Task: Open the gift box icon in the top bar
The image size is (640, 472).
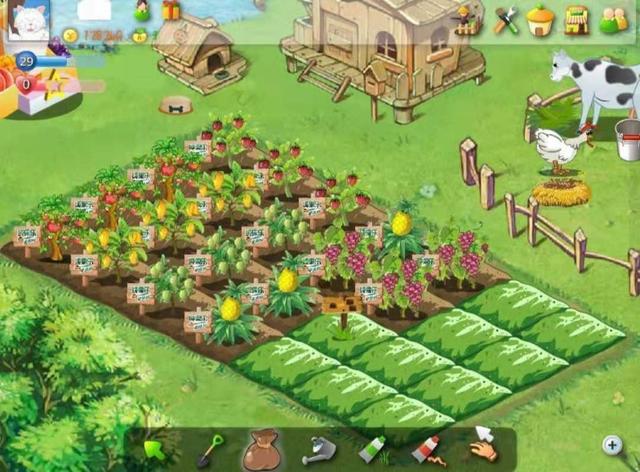Action: tap(171, 11)
